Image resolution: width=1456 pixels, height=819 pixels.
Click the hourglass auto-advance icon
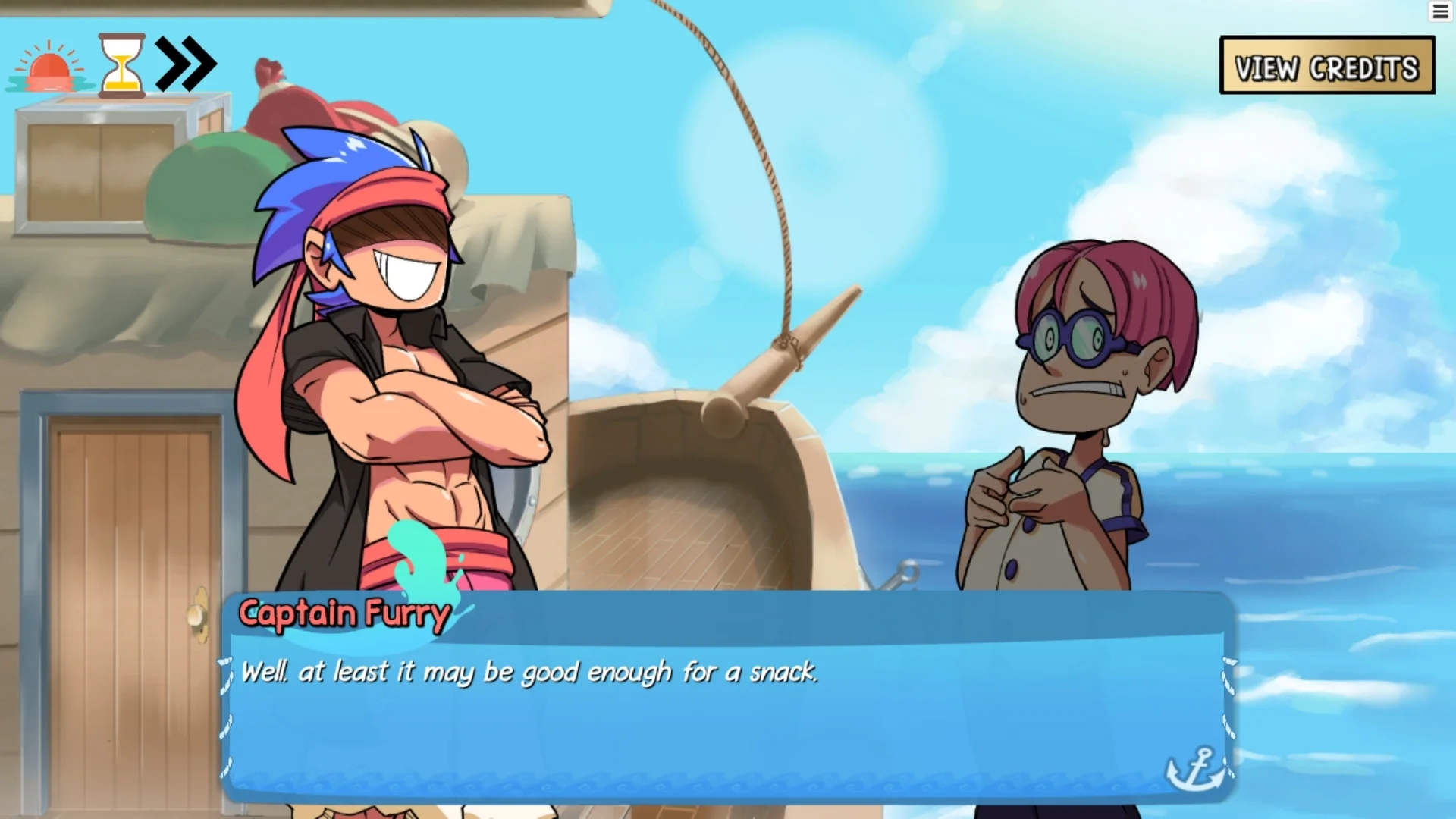point(121,65)
